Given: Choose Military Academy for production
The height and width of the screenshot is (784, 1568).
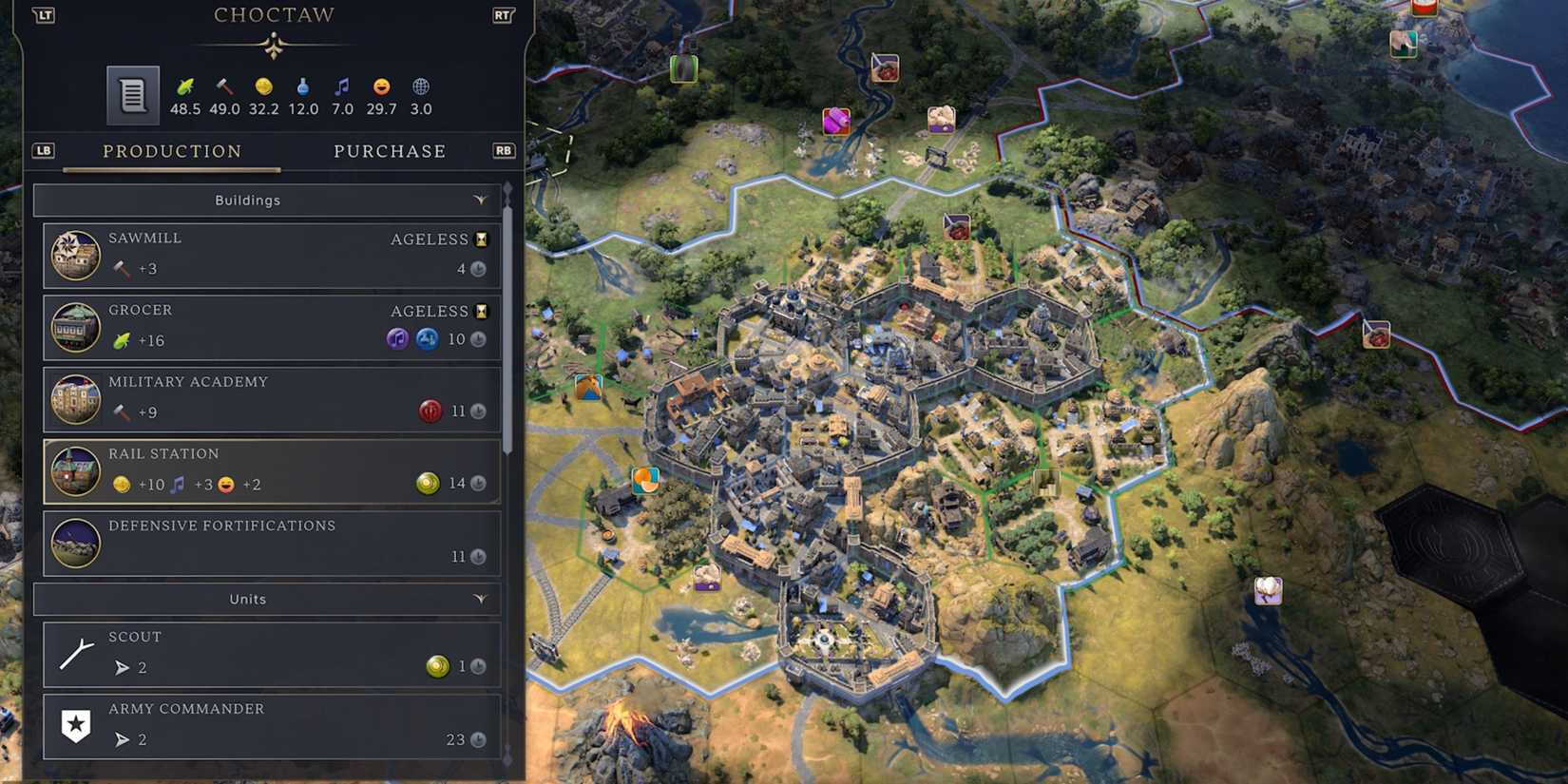Looking at the screenshot, I should 271,398.
